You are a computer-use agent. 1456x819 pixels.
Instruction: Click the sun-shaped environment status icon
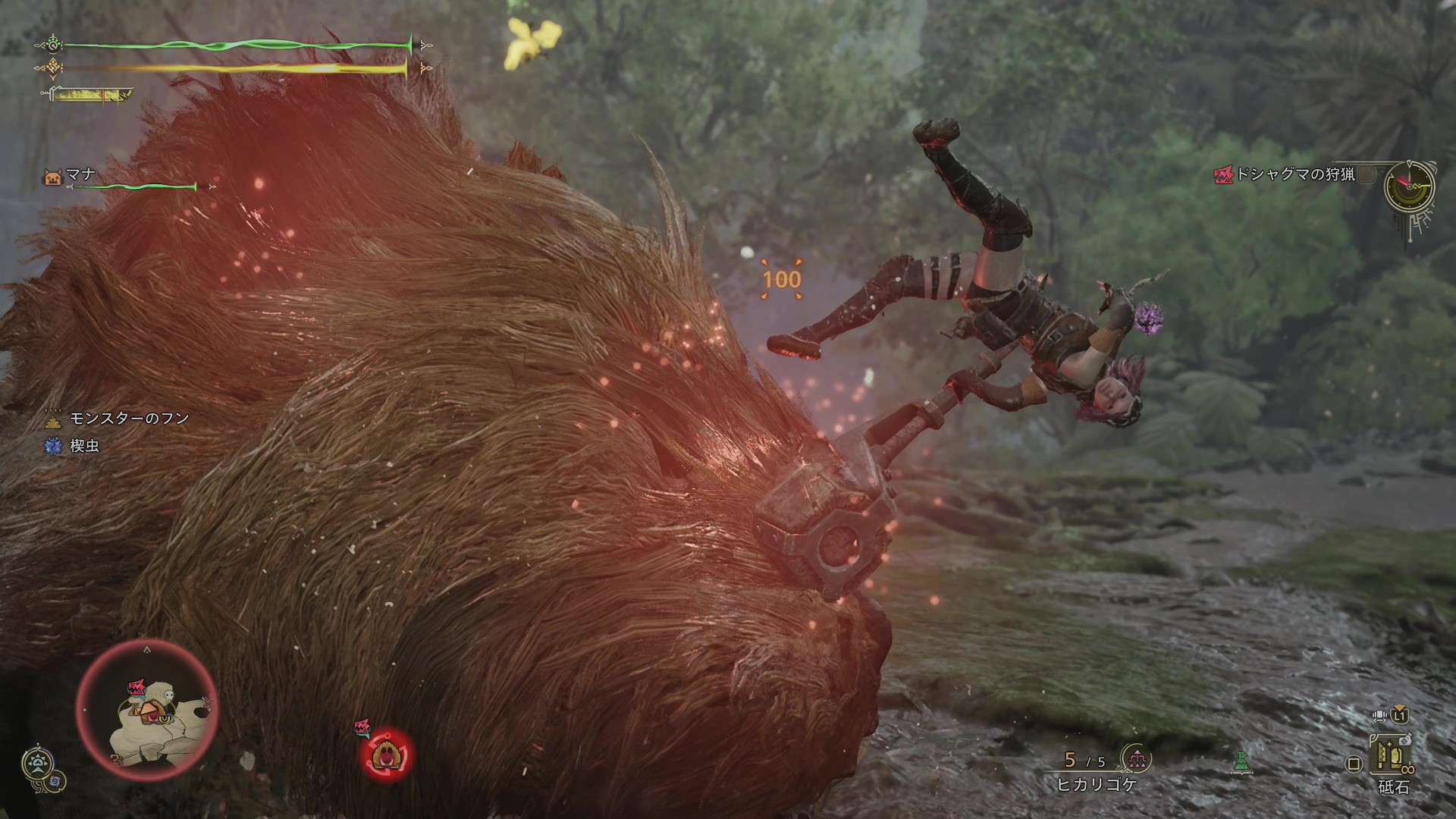pyautogui.click(x=36, y=763)
